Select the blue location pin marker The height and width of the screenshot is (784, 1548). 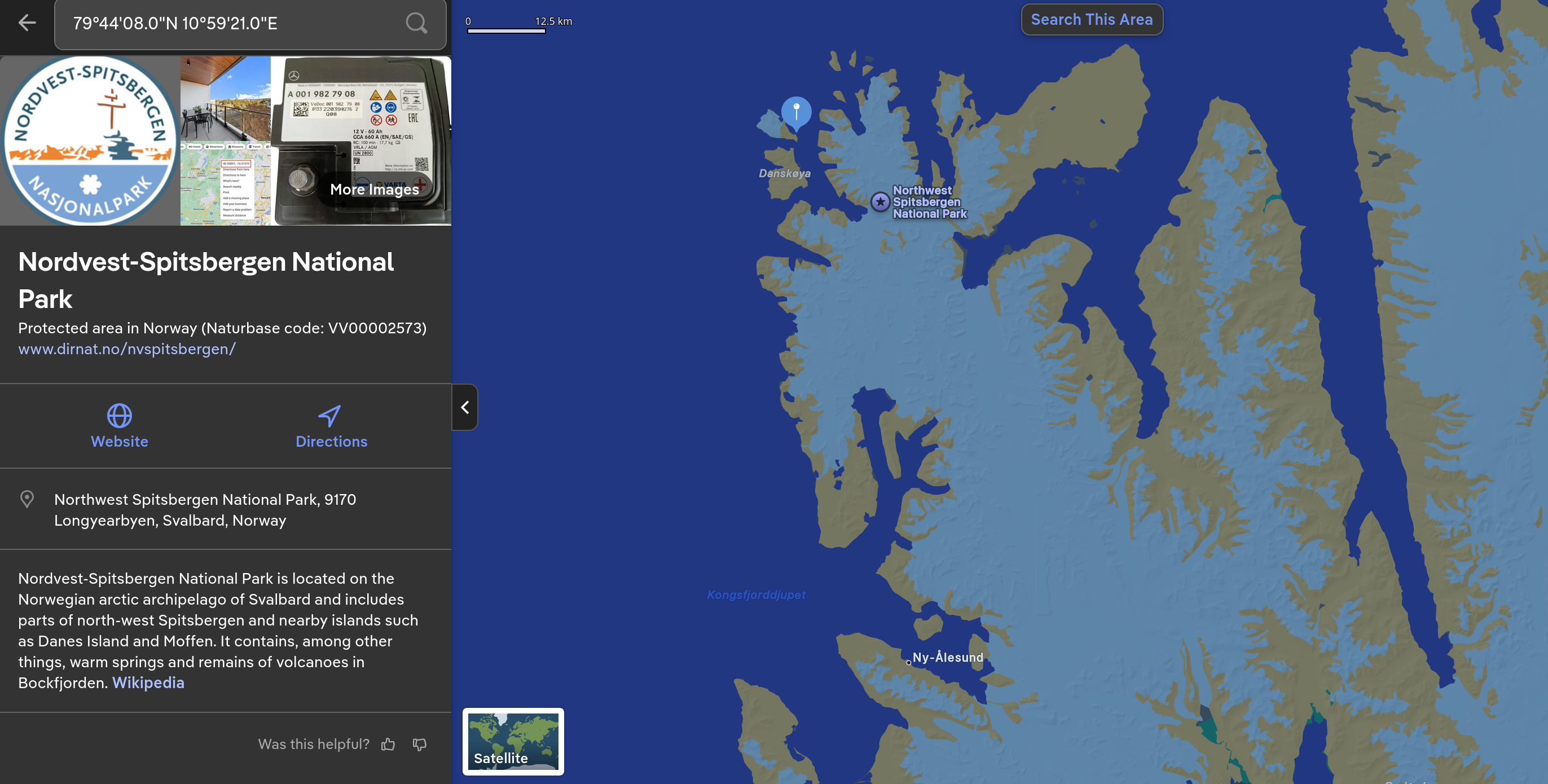795,111
